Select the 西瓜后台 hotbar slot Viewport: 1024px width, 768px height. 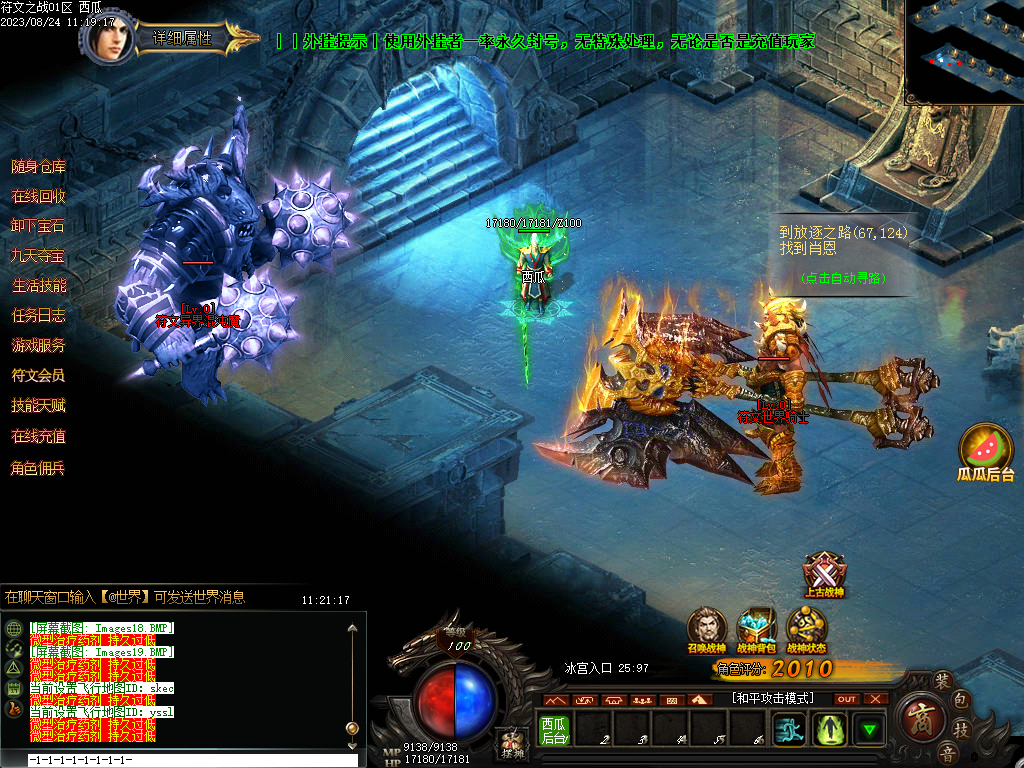tap(553, 730)
